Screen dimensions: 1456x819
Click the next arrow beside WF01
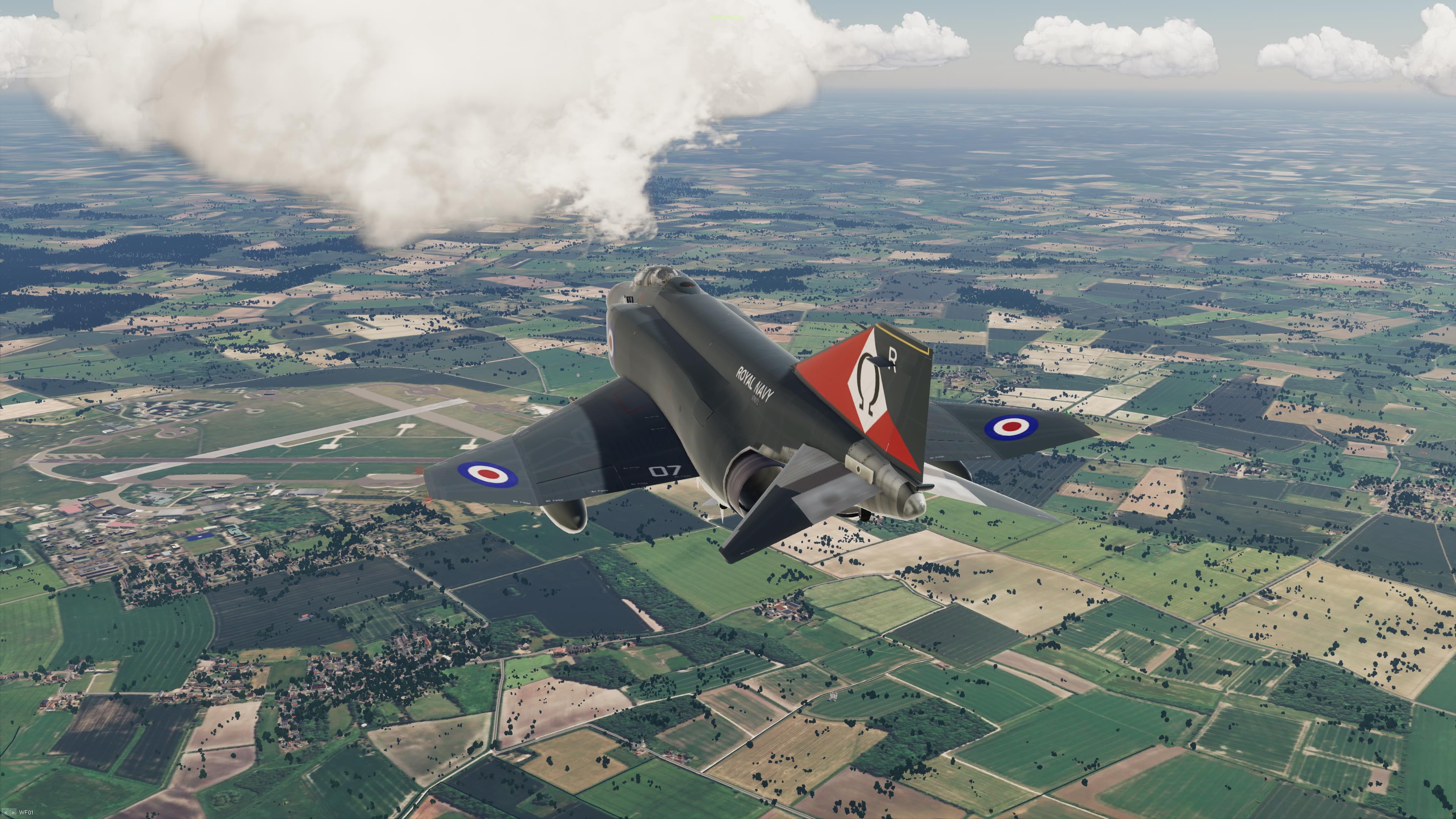click(13, 813)
